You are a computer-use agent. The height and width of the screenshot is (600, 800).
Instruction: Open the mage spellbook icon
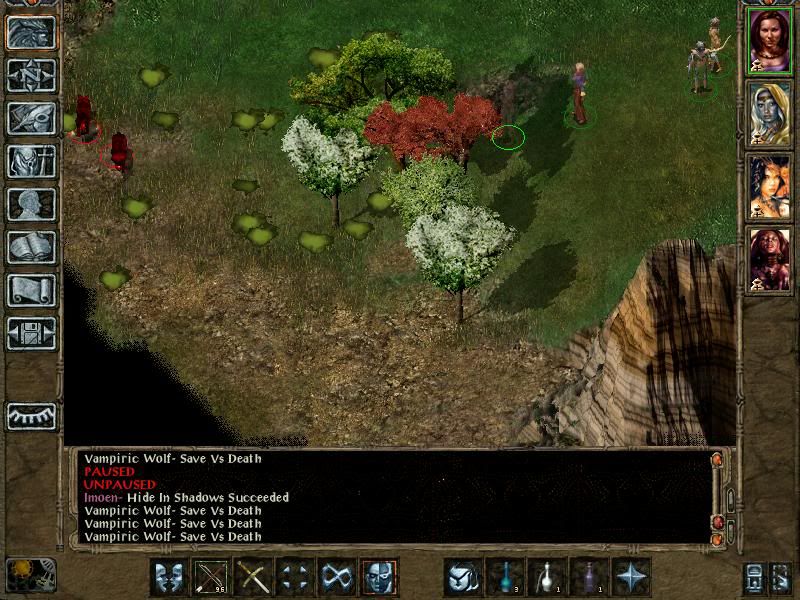point(31,247)
